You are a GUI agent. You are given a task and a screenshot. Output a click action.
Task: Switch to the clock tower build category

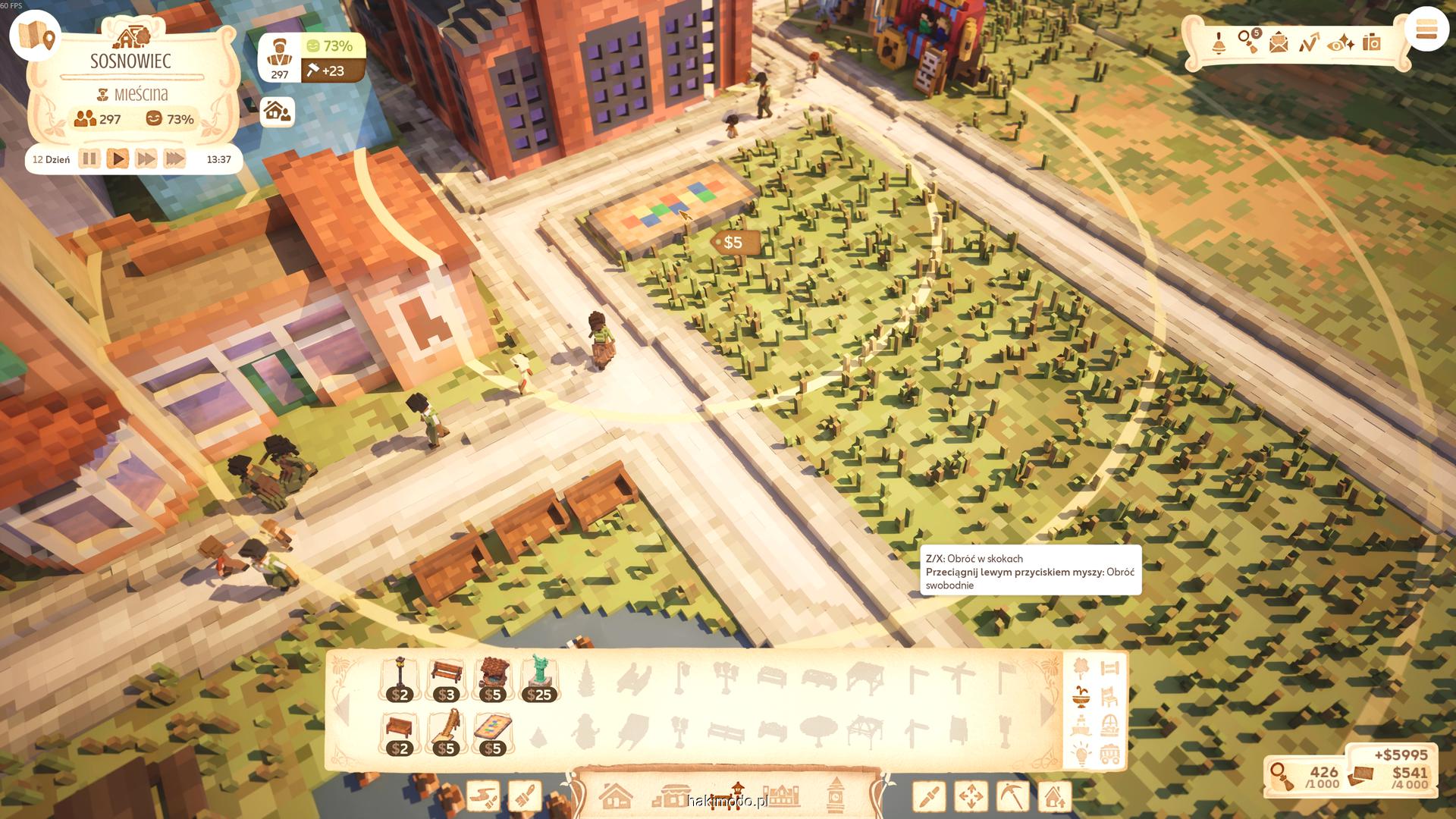836,795
